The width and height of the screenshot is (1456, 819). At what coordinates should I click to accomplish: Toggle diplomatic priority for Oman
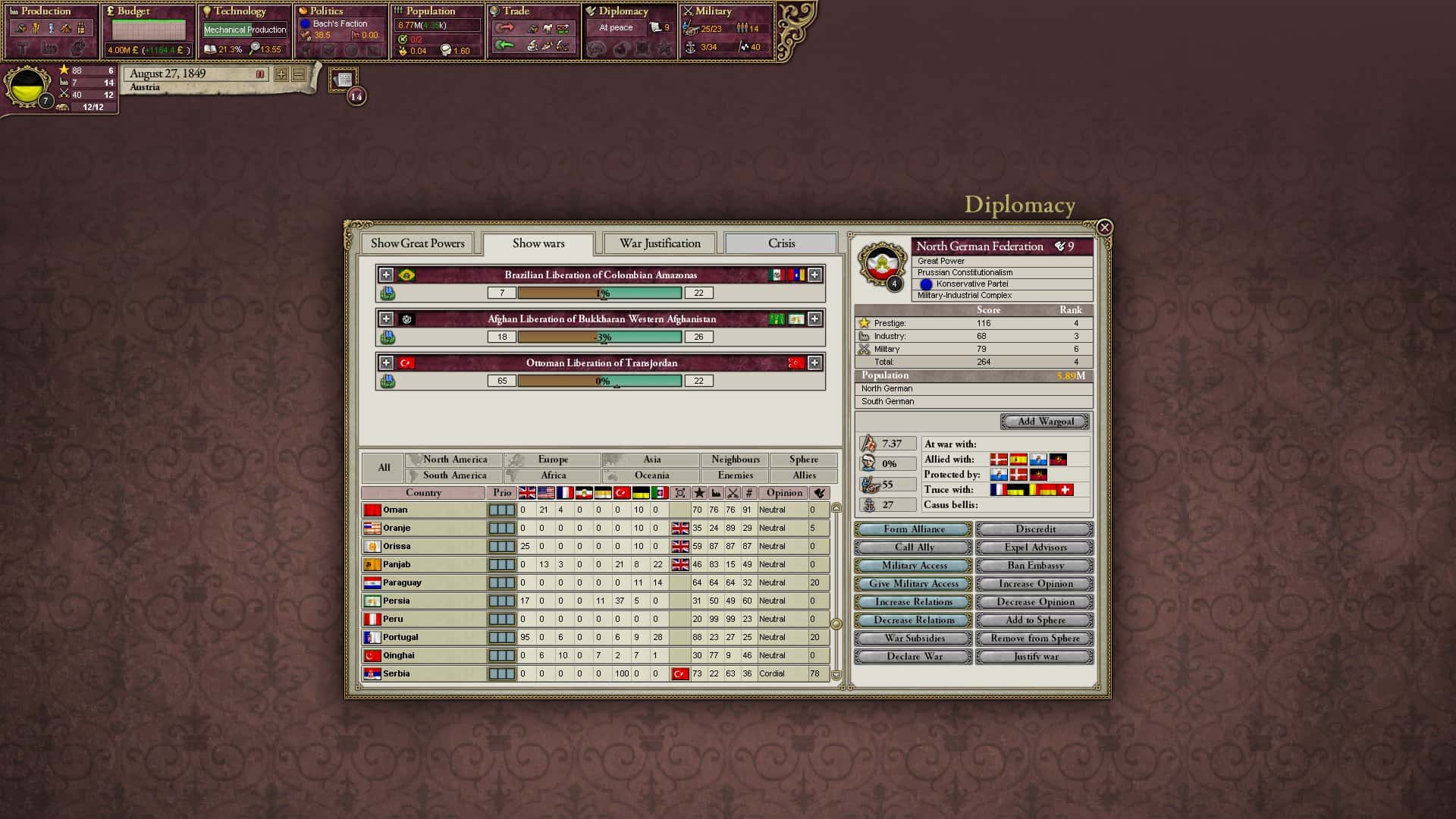coord(501,510)
